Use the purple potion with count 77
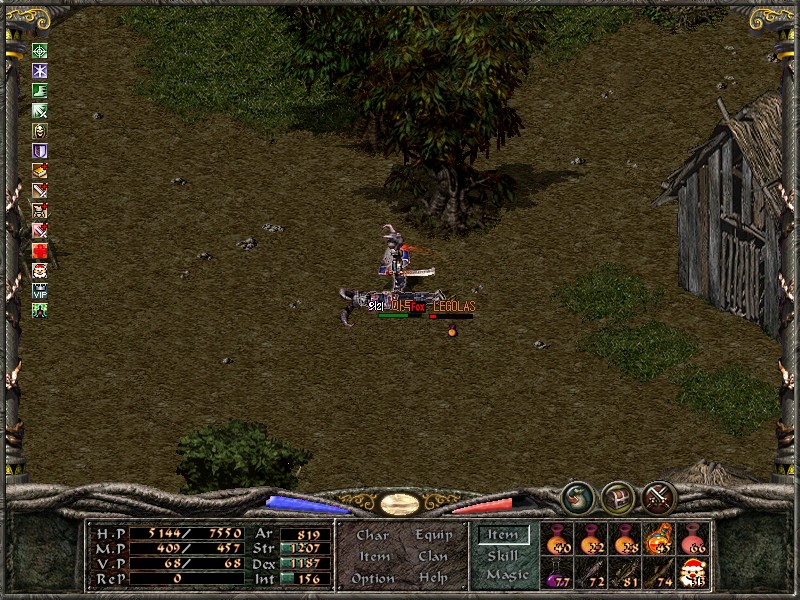 pyautogui.click(x=557, y=572)
